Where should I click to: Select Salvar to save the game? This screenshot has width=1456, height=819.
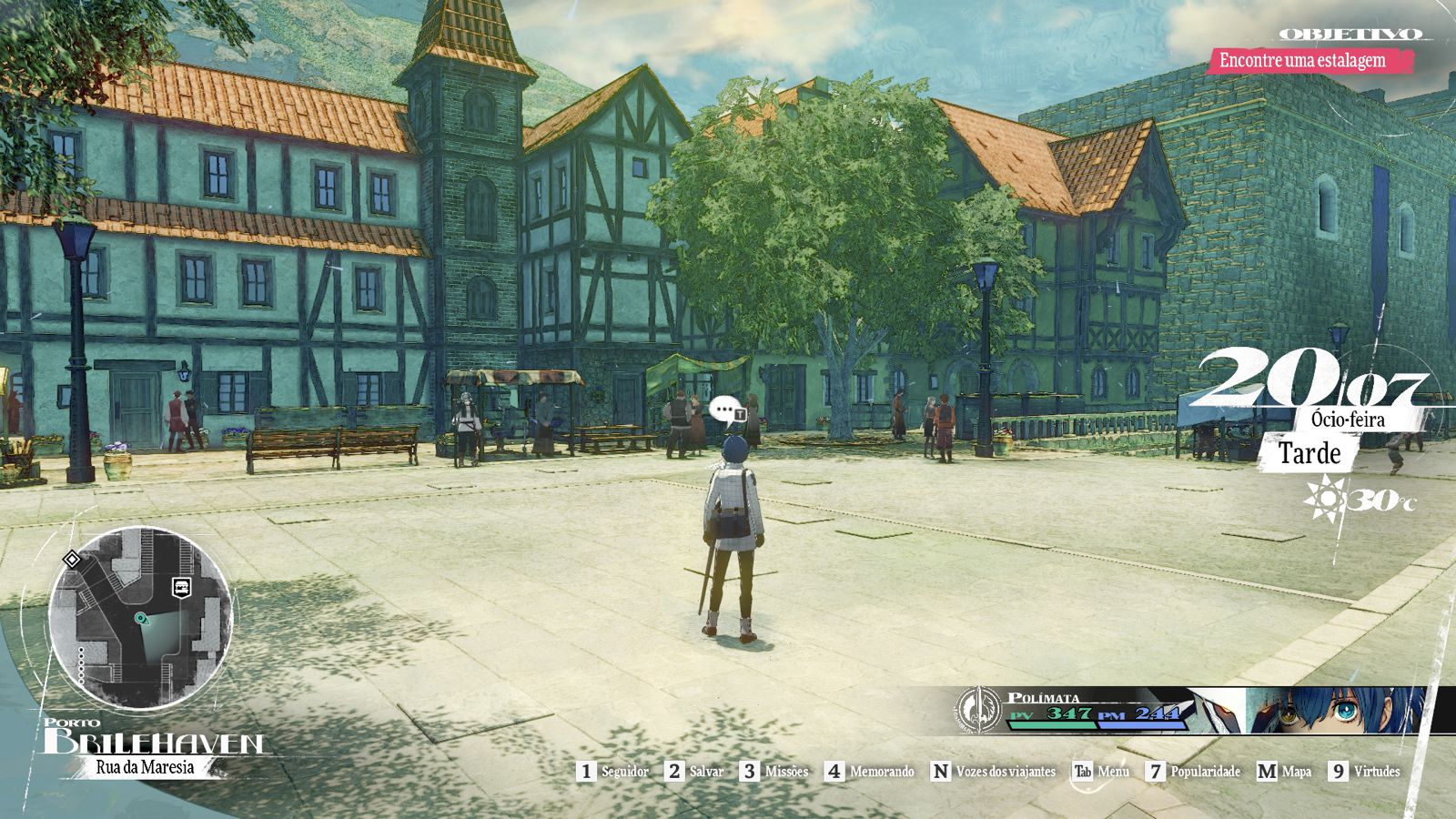pyautogui.click(x=694, y=772)
